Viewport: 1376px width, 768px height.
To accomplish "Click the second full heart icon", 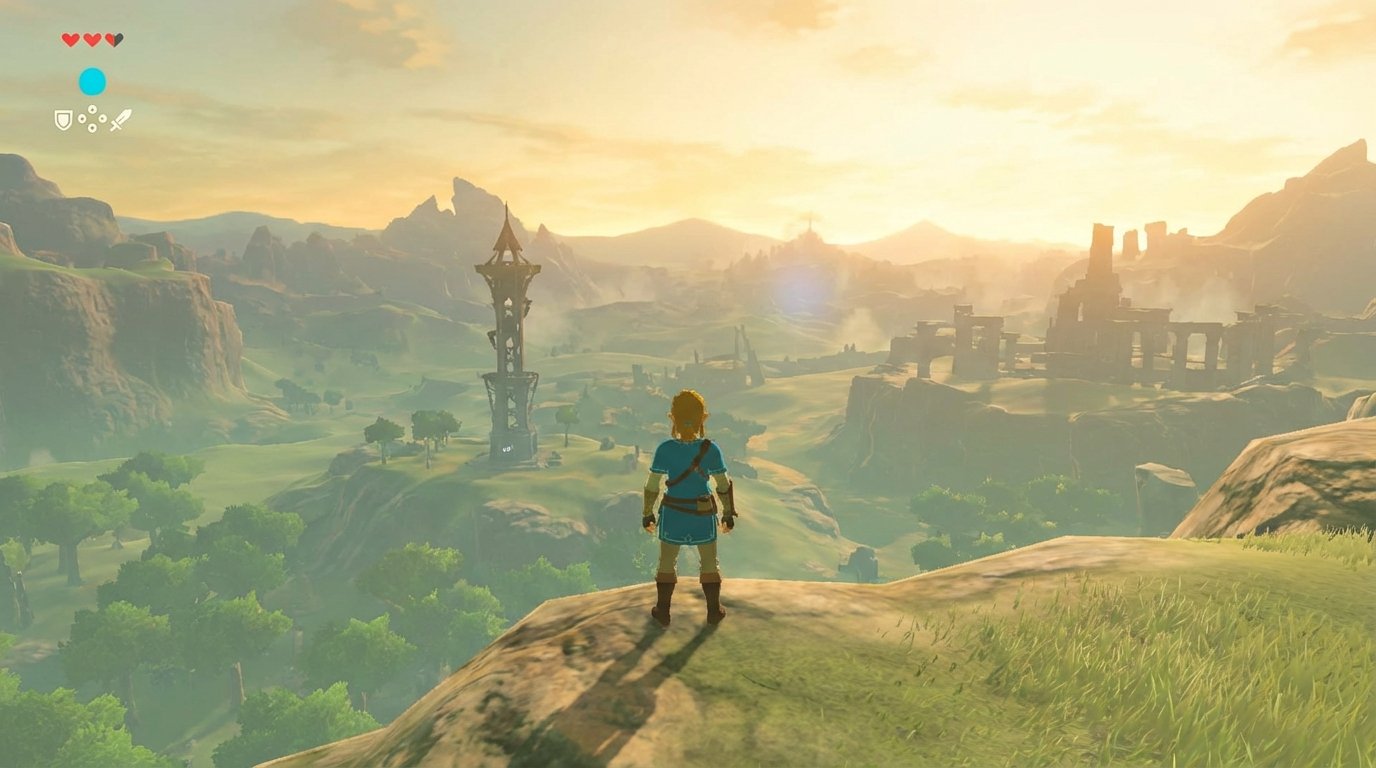I will tap(92, 40).
